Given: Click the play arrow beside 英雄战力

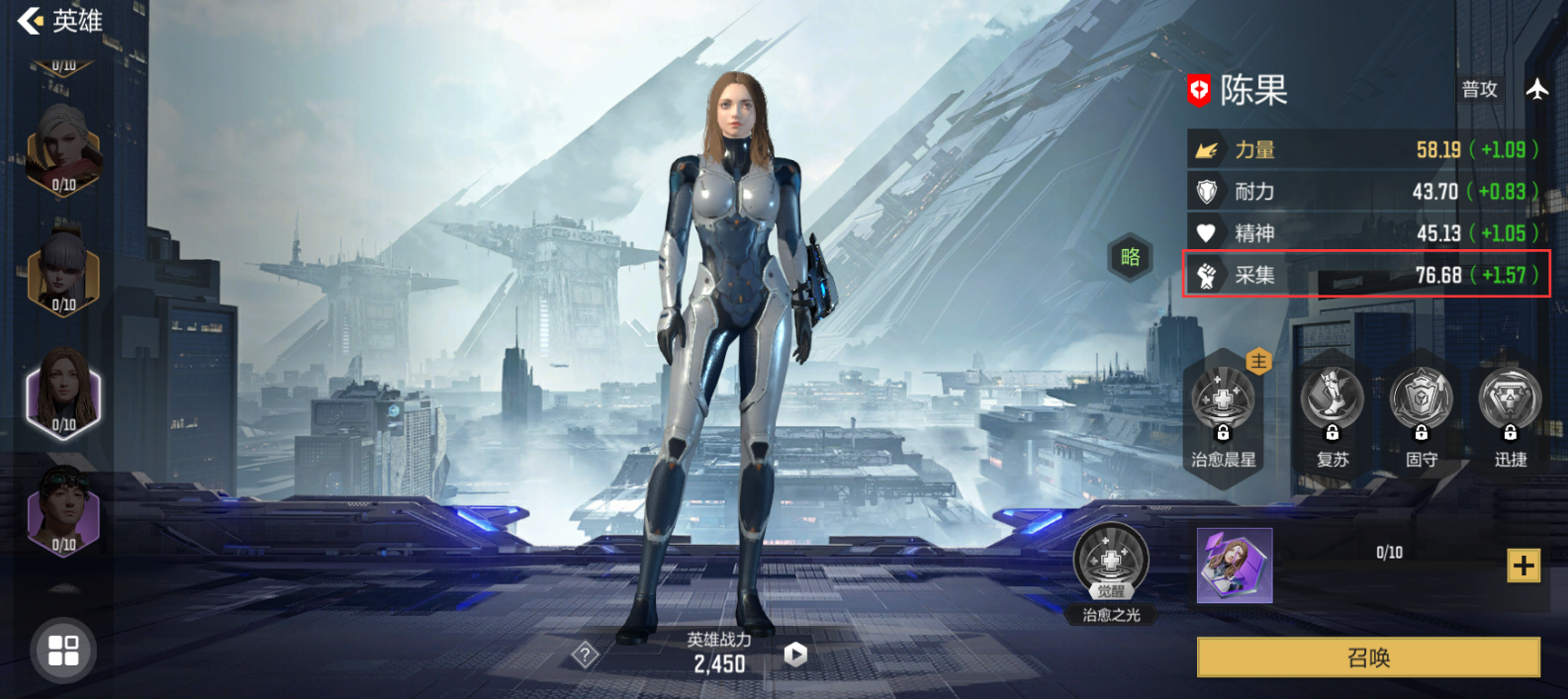Looking at the screenshot, I should (795, 654).
